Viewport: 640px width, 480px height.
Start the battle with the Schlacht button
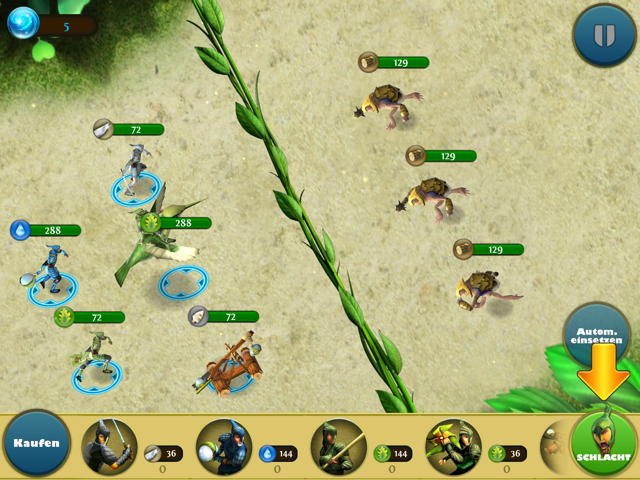[603, 443]
